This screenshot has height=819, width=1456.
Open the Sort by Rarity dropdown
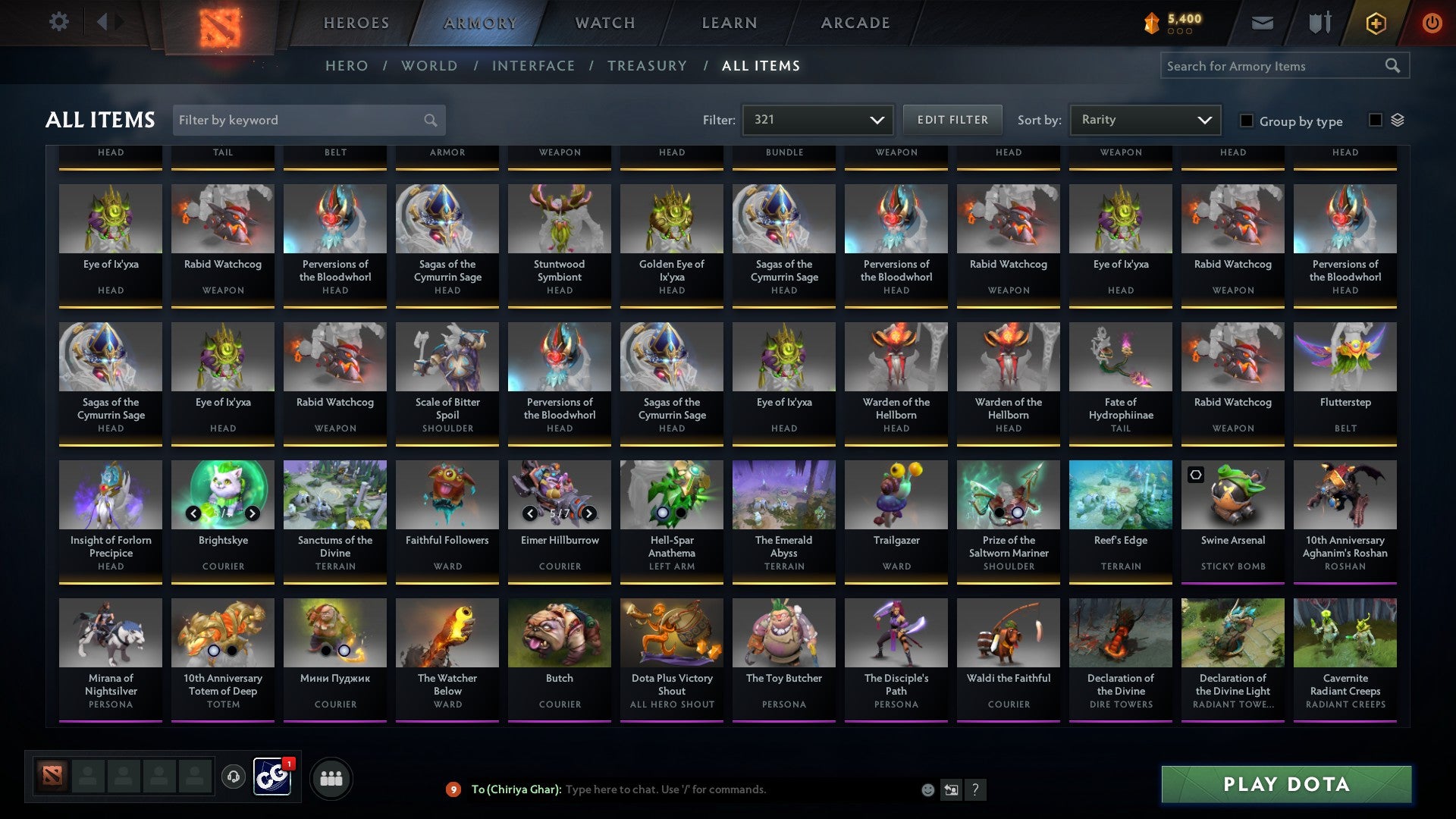click(1144, 119)
